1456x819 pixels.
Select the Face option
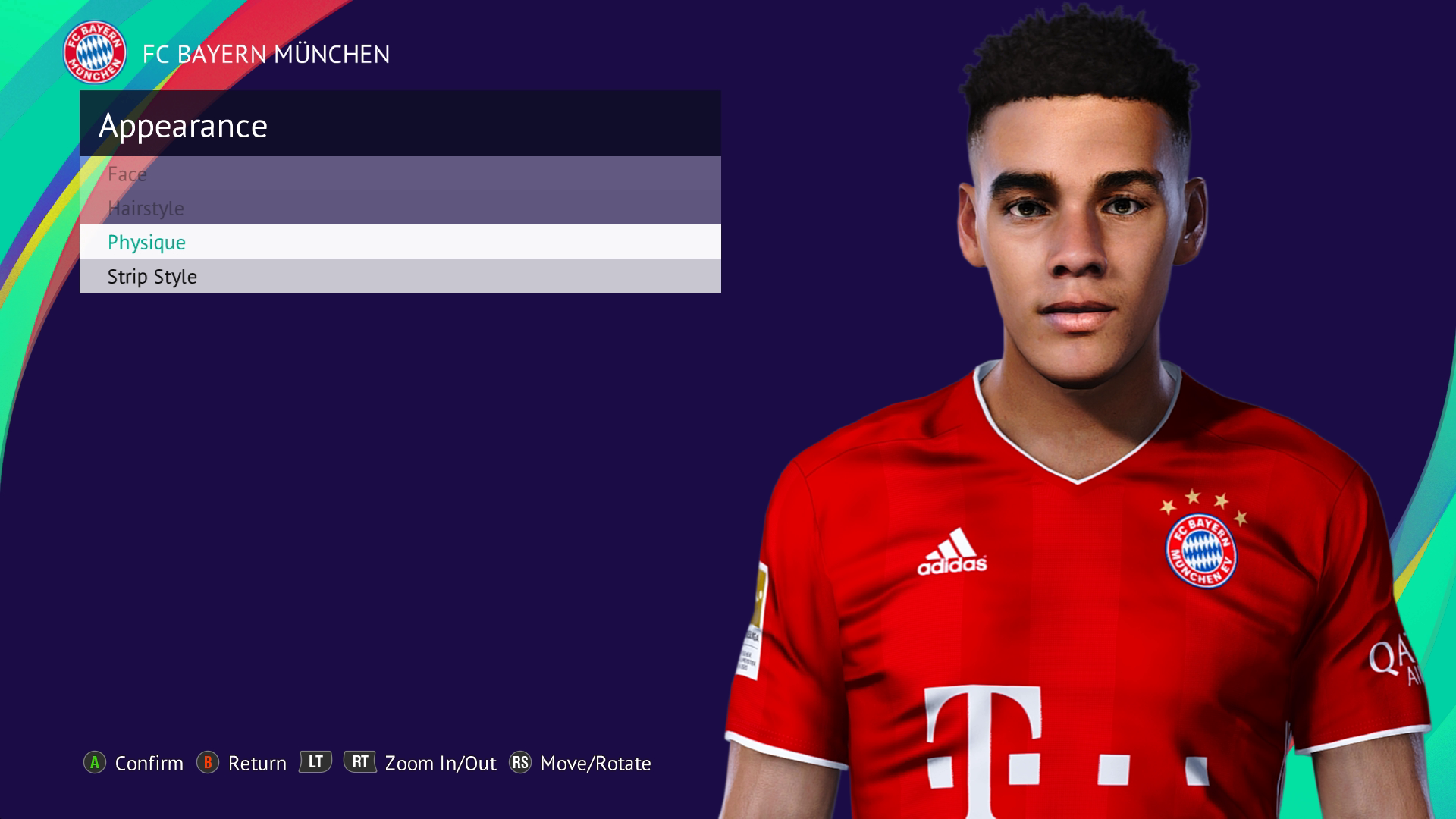[x=127, y=174]
